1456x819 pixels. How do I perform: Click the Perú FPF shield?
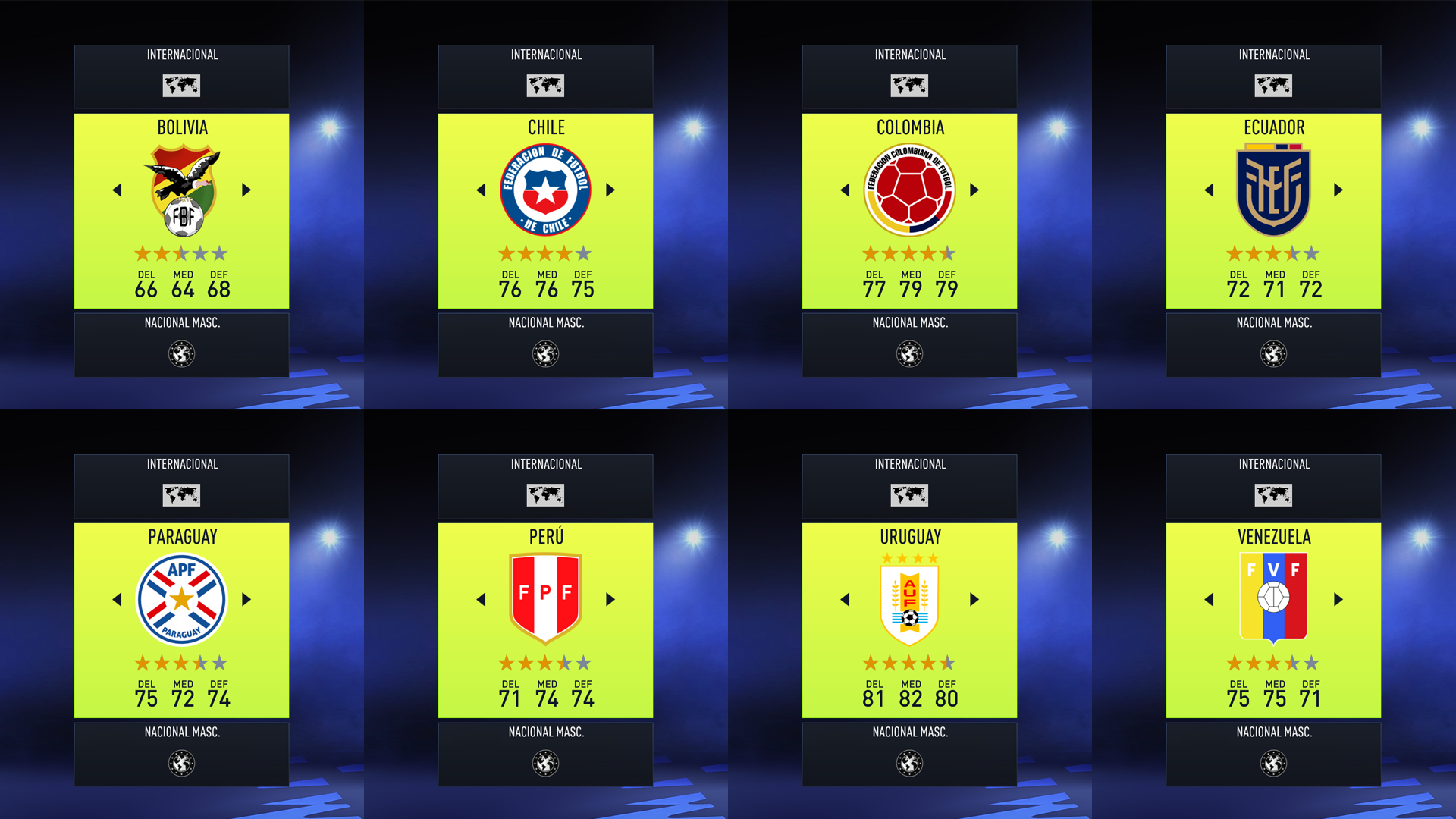click(545, 598)
